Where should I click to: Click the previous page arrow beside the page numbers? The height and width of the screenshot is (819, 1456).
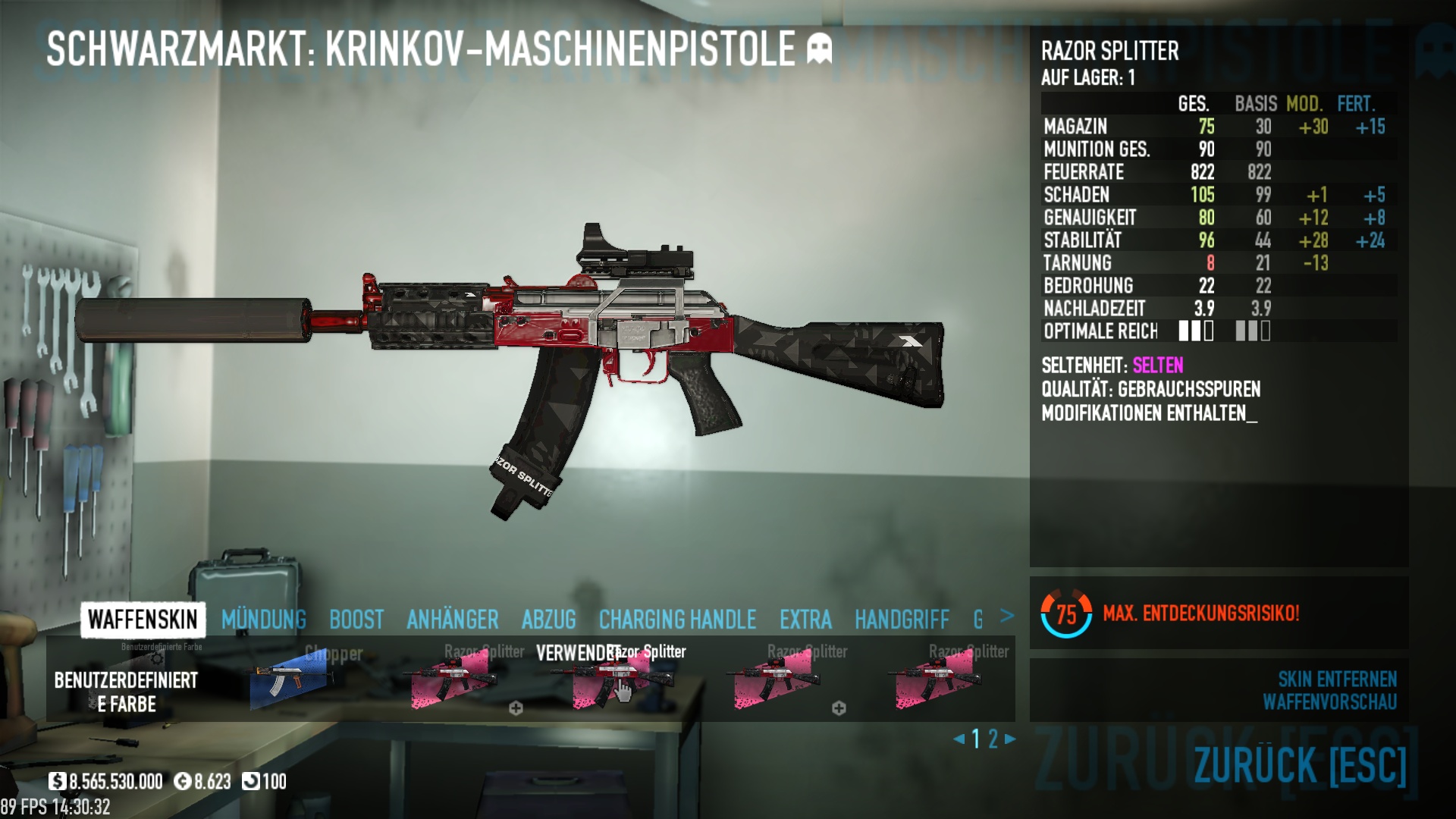click(x=959, y=739)
